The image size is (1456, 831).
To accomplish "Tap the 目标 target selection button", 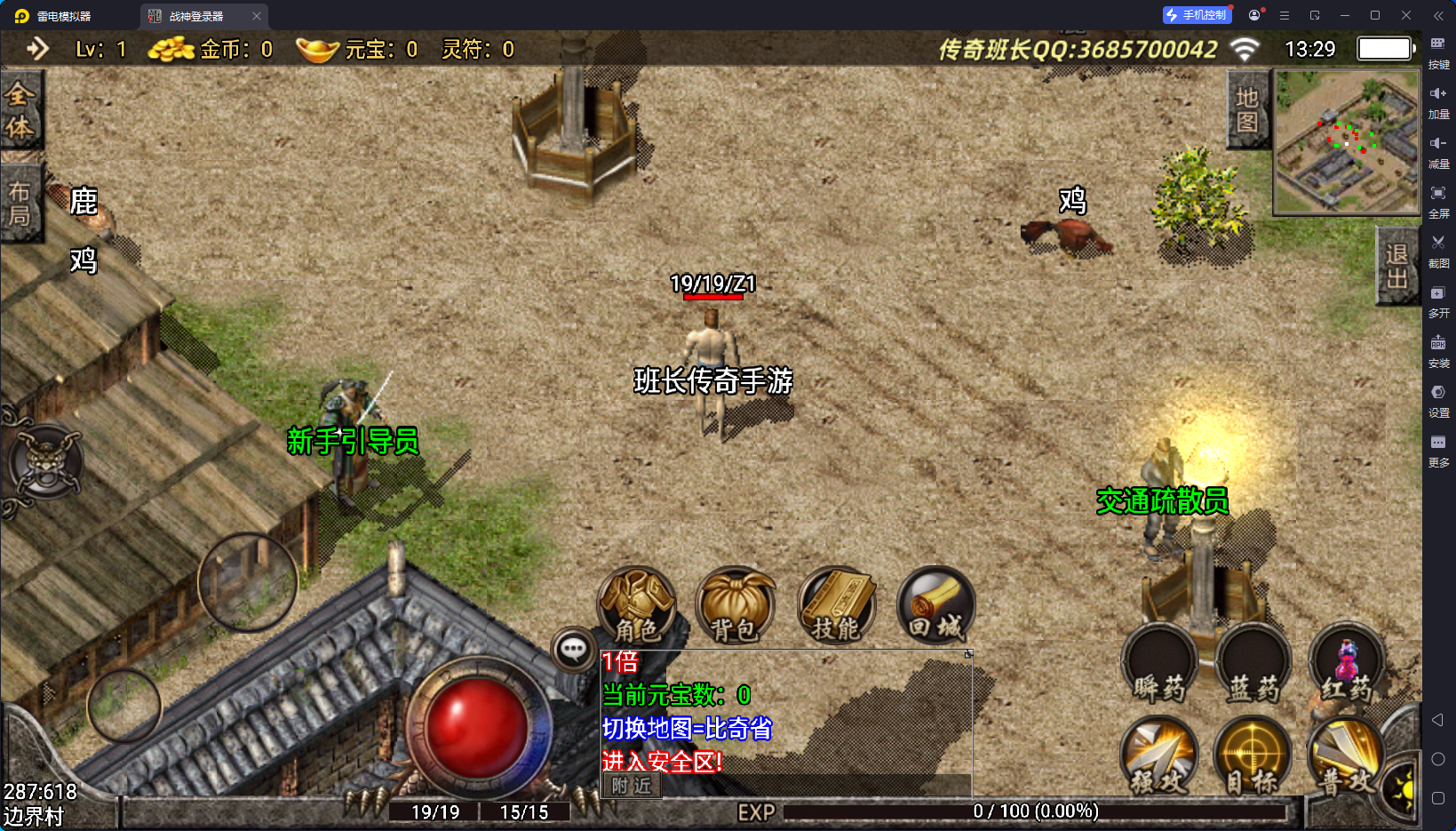I will (x=1253, y=755).
